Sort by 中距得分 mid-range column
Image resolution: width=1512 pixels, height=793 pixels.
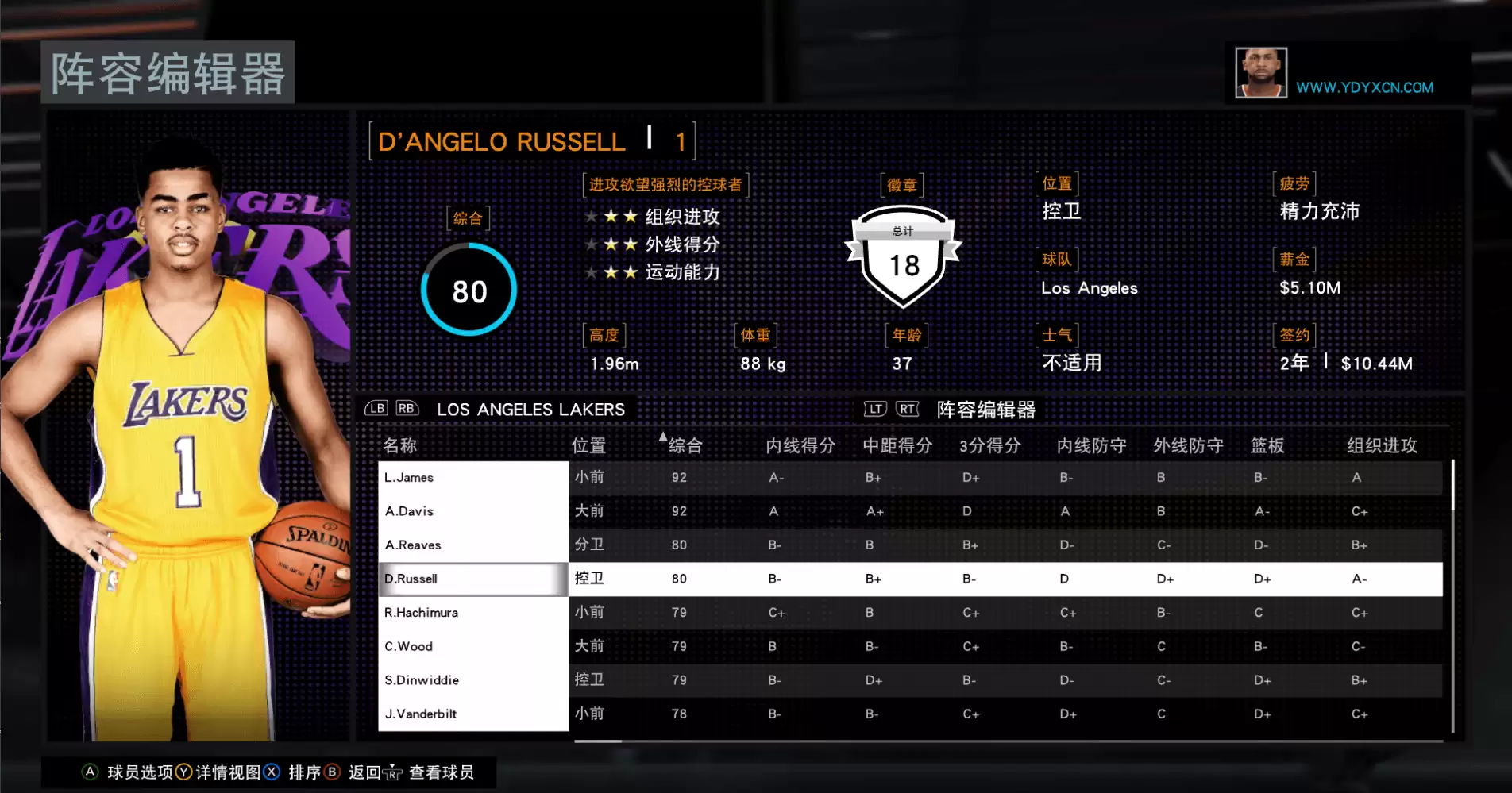(x=897, y=445)
